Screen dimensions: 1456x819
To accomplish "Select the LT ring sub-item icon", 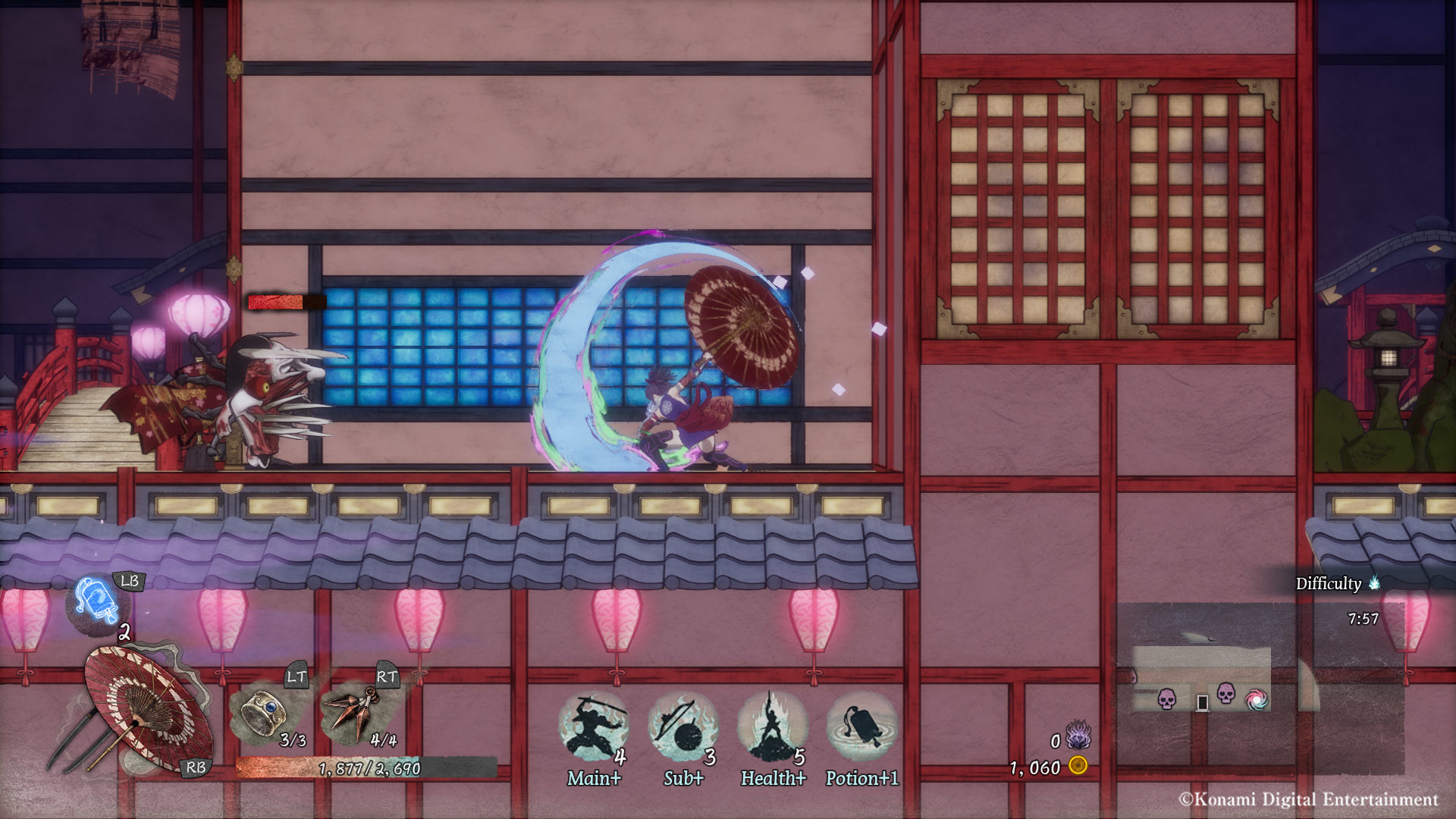I will (264, 711).
